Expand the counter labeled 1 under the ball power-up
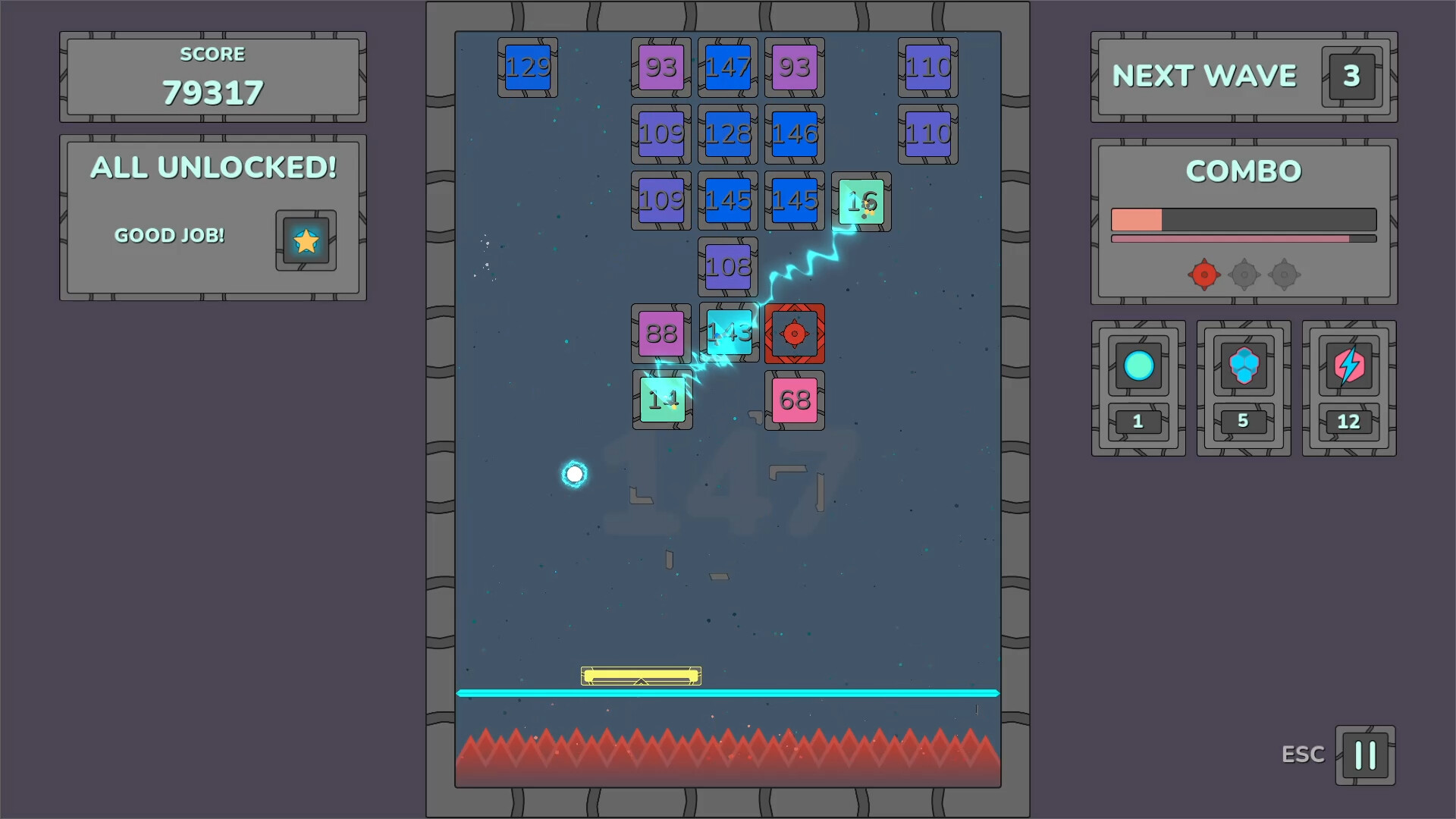1456x819 pixels. click(1137, 422)
